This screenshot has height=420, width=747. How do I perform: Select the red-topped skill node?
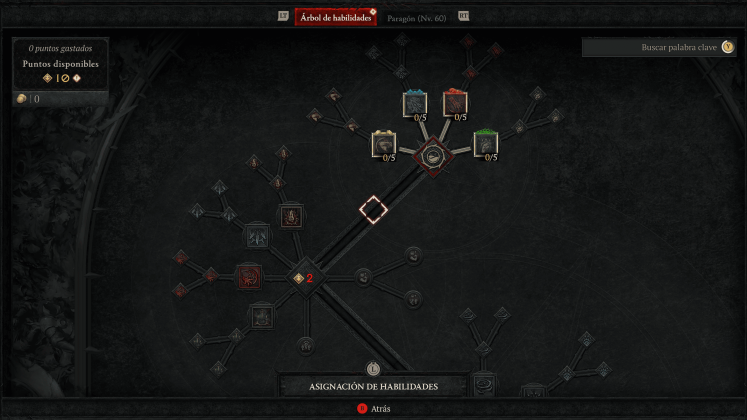(455, 103)
